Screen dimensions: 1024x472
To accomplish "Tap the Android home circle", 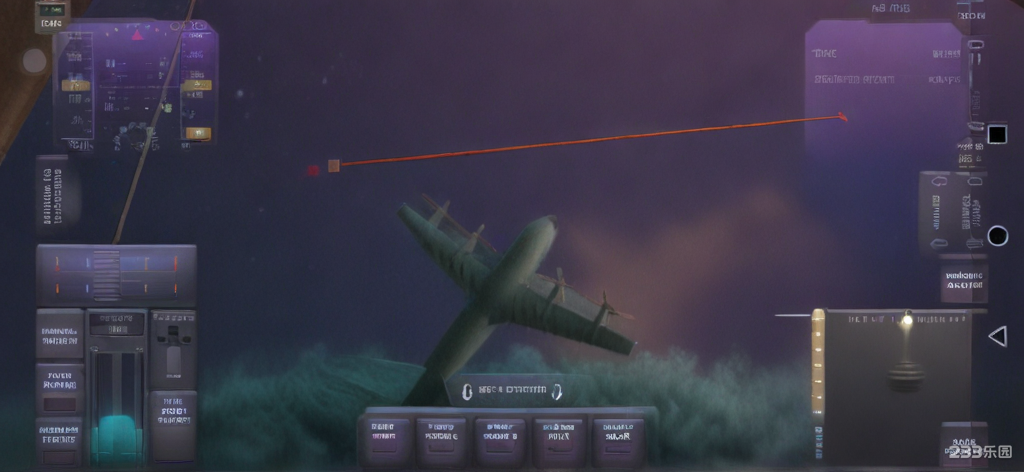I will tap(997, 236).
